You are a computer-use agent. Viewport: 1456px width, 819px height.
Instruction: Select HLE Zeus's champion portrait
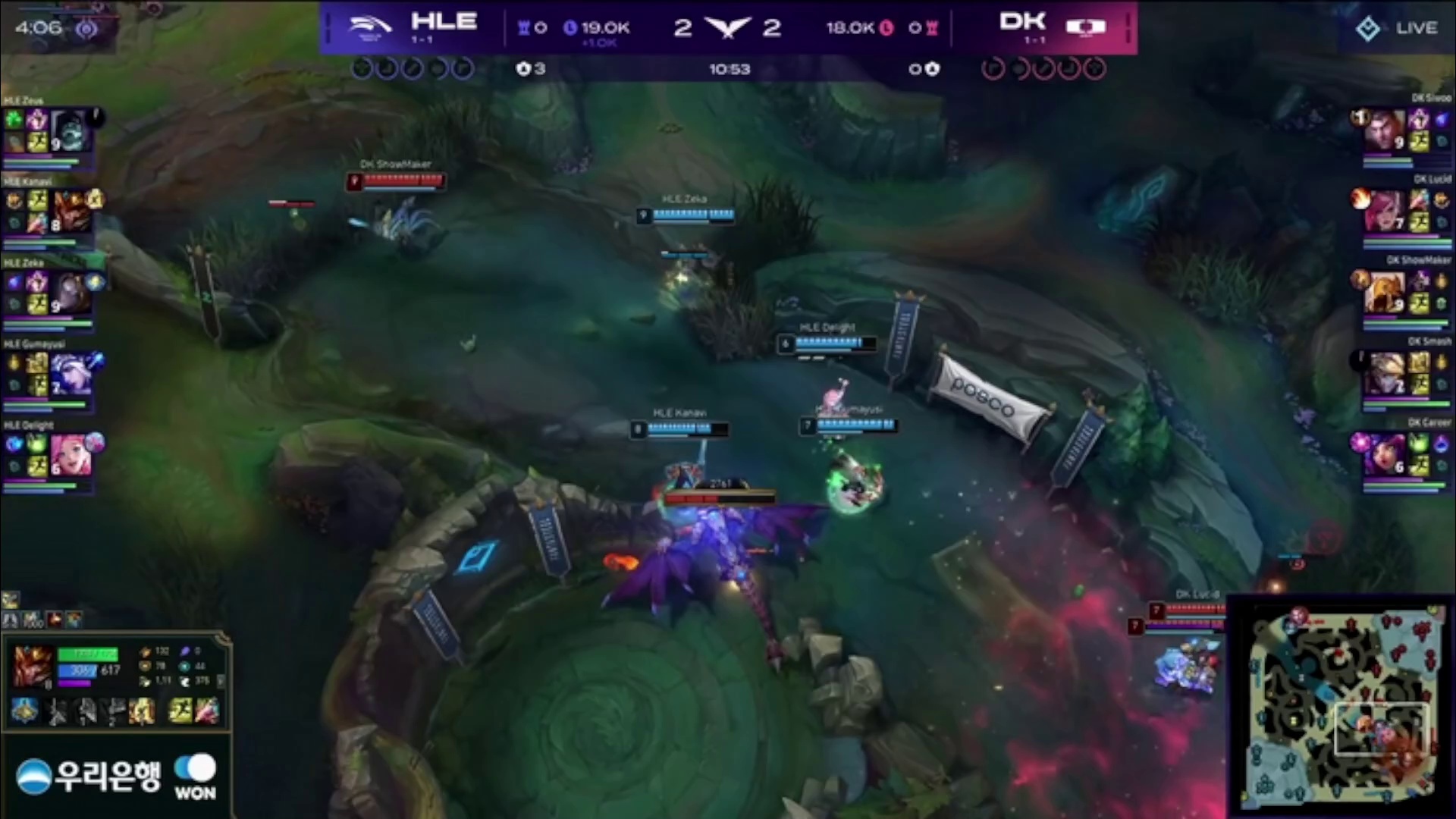(71, 130)
